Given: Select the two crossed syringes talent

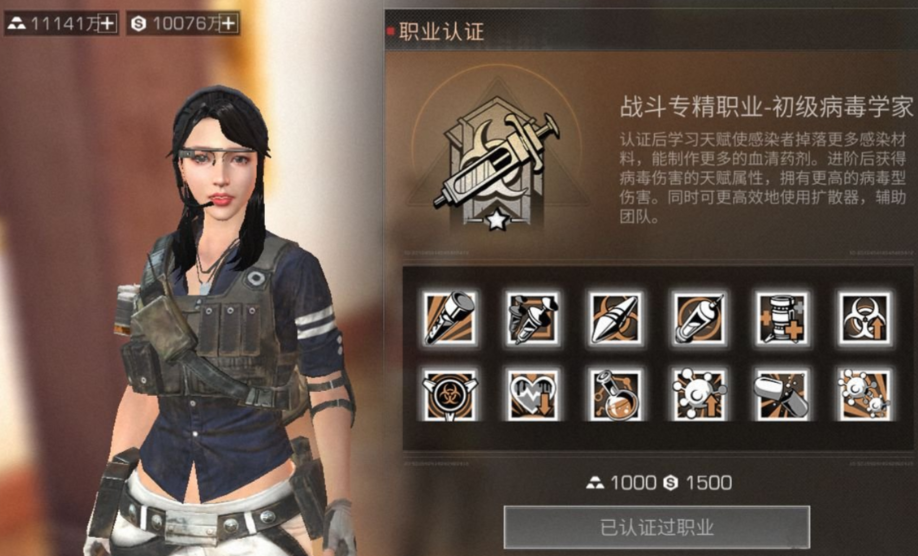Looking at the screenshot, I should pos(532,318).
